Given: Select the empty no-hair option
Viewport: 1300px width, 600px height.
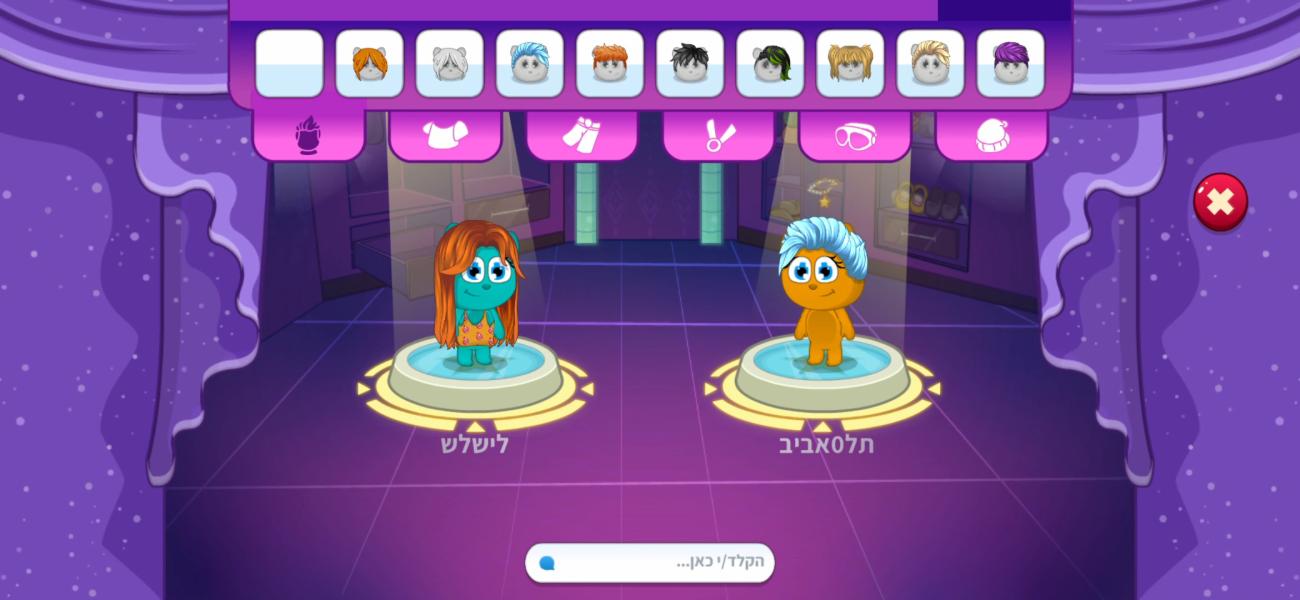Looking at the screenshot, I should [x=289, y=63].
